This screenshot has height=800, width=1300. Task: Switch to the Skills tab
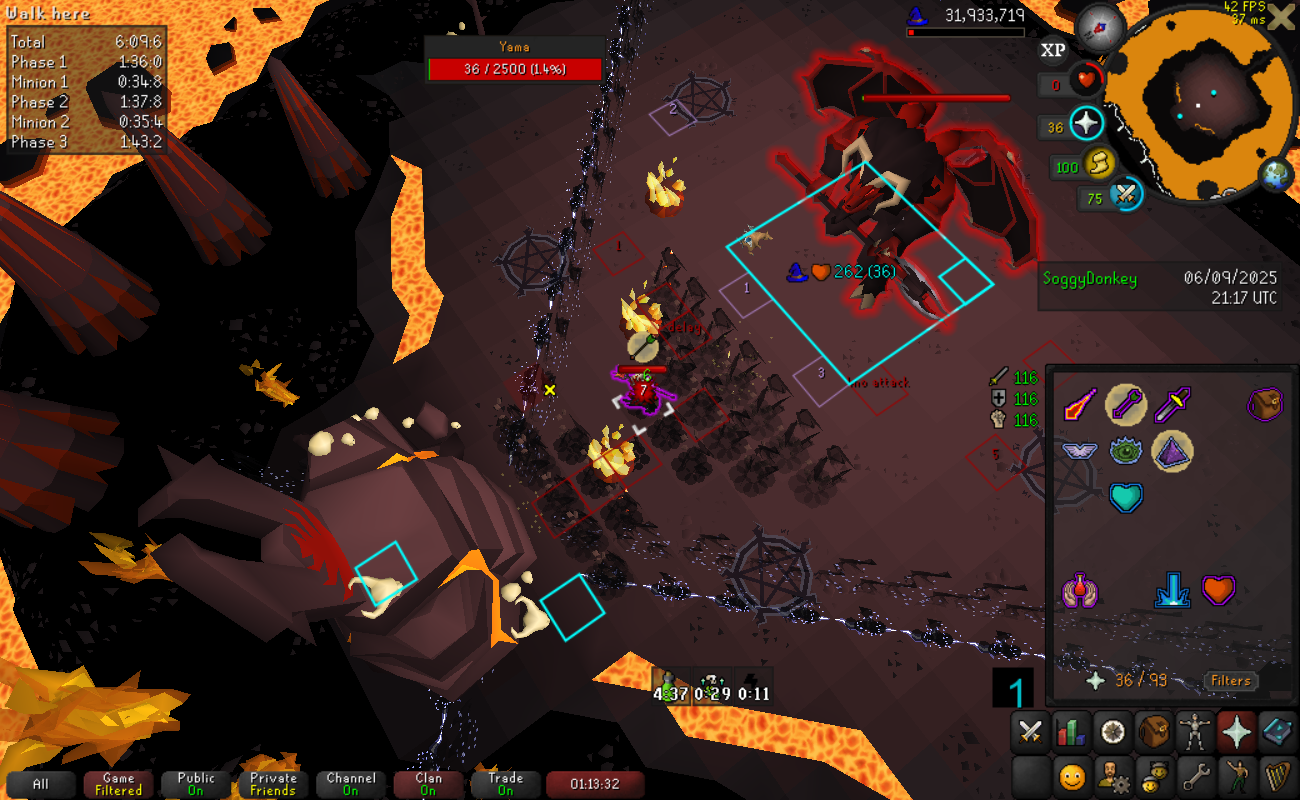click(x=1071, y=732)
